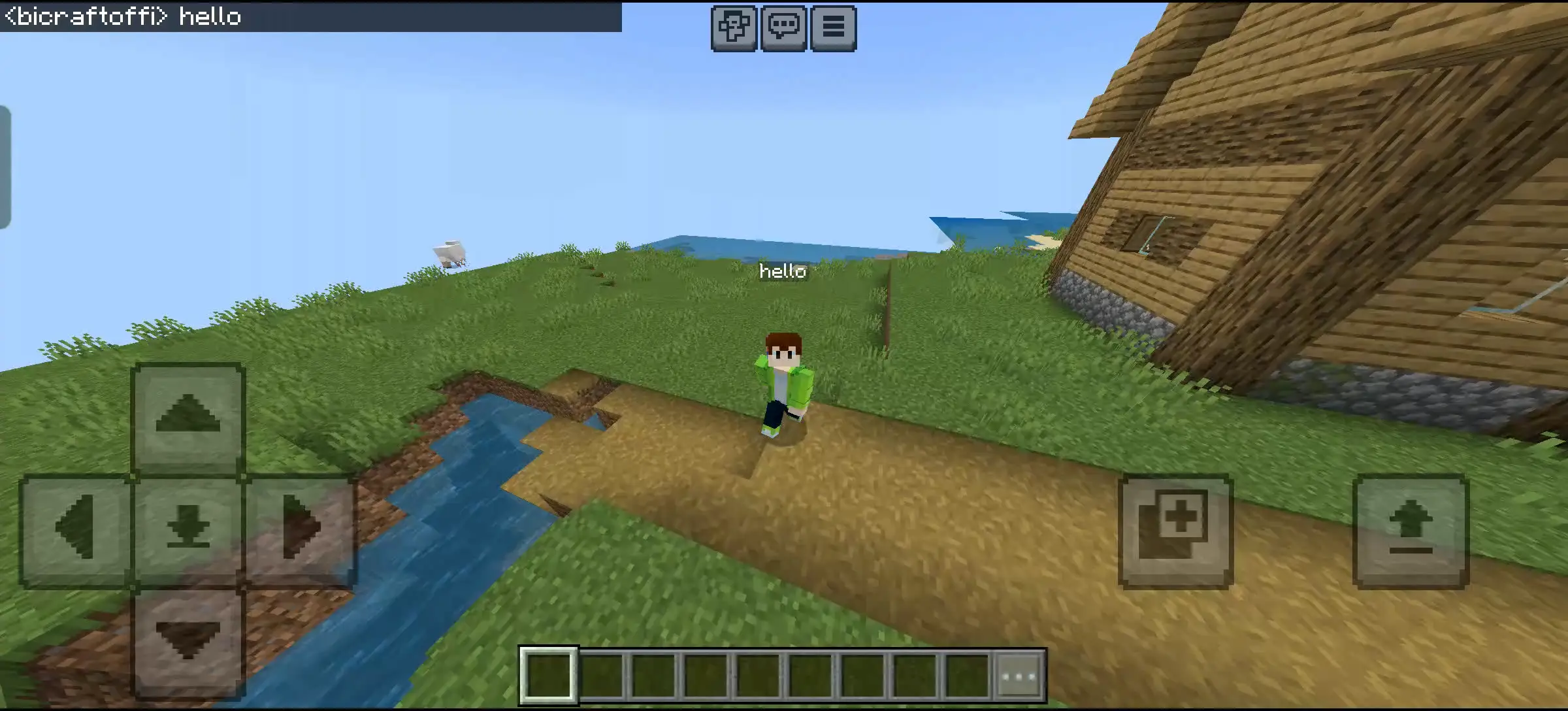This screenshot has height=711, width=1568.
Task: Open the chat speech bubble button
Action: 783,27
